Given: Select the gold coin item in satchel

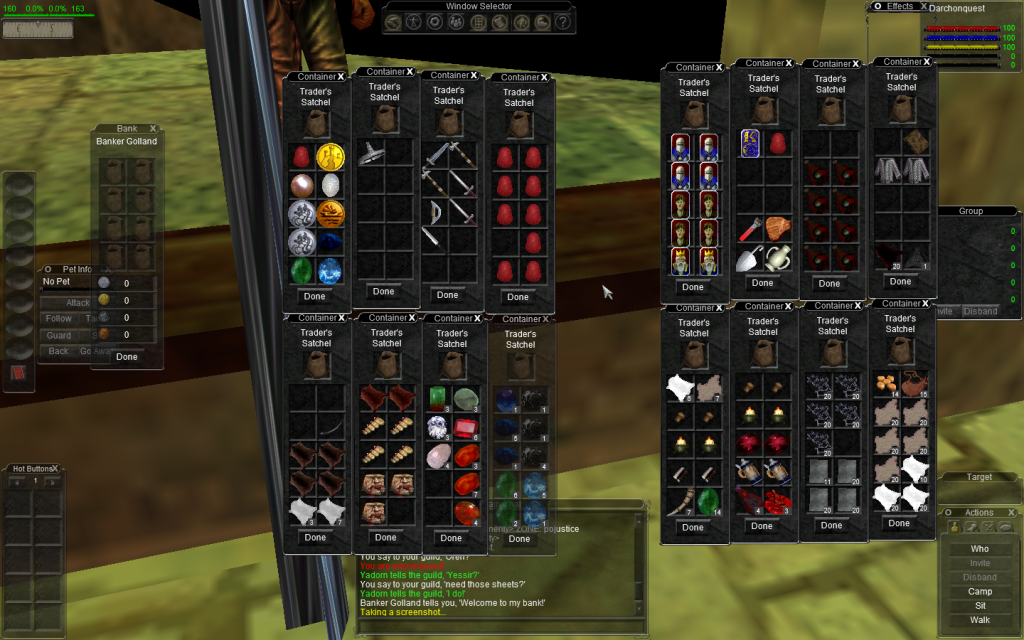Looking at the screenshot, I should point(329,157).
